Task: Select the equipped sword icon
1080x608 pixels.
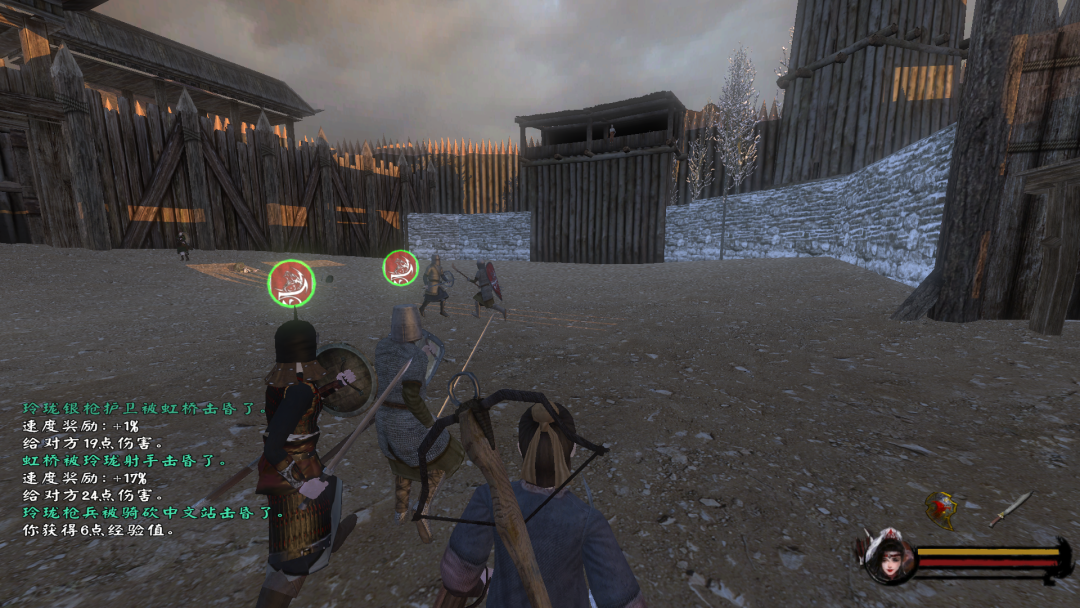Action: (x=1010, y=508)
